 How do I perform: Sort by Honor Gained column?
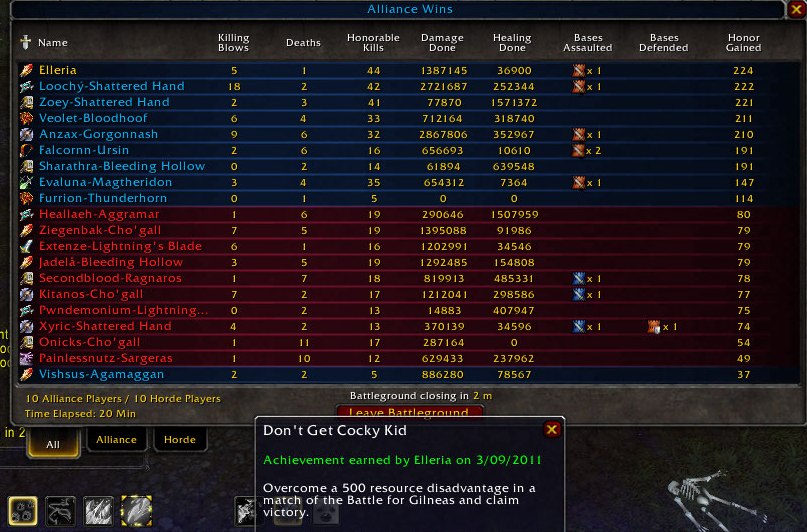pyautogui.click(x=743, y=43)
